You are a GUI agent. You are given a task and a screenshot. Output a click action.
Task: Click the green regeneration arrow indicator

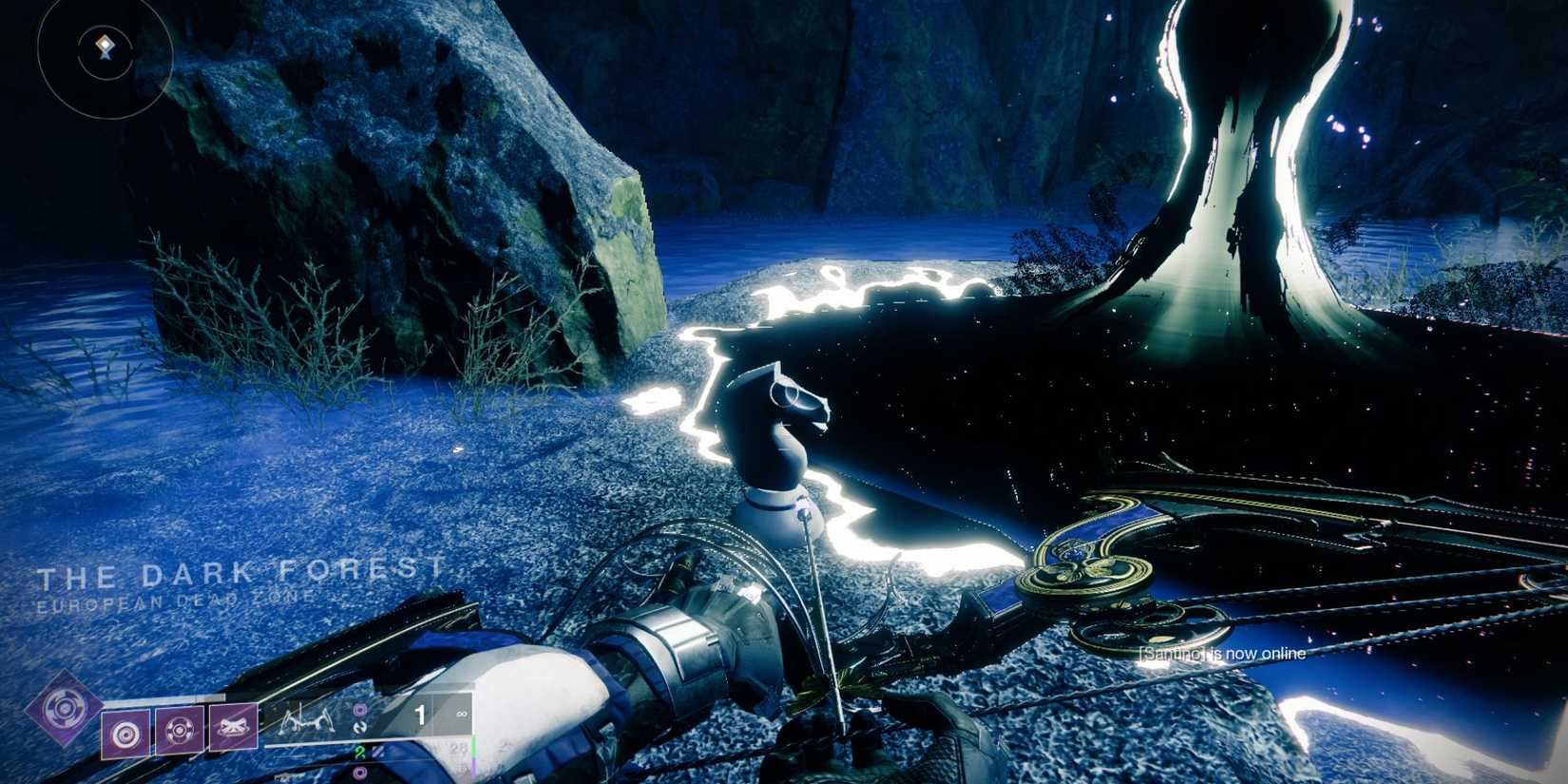pos(360,754)
